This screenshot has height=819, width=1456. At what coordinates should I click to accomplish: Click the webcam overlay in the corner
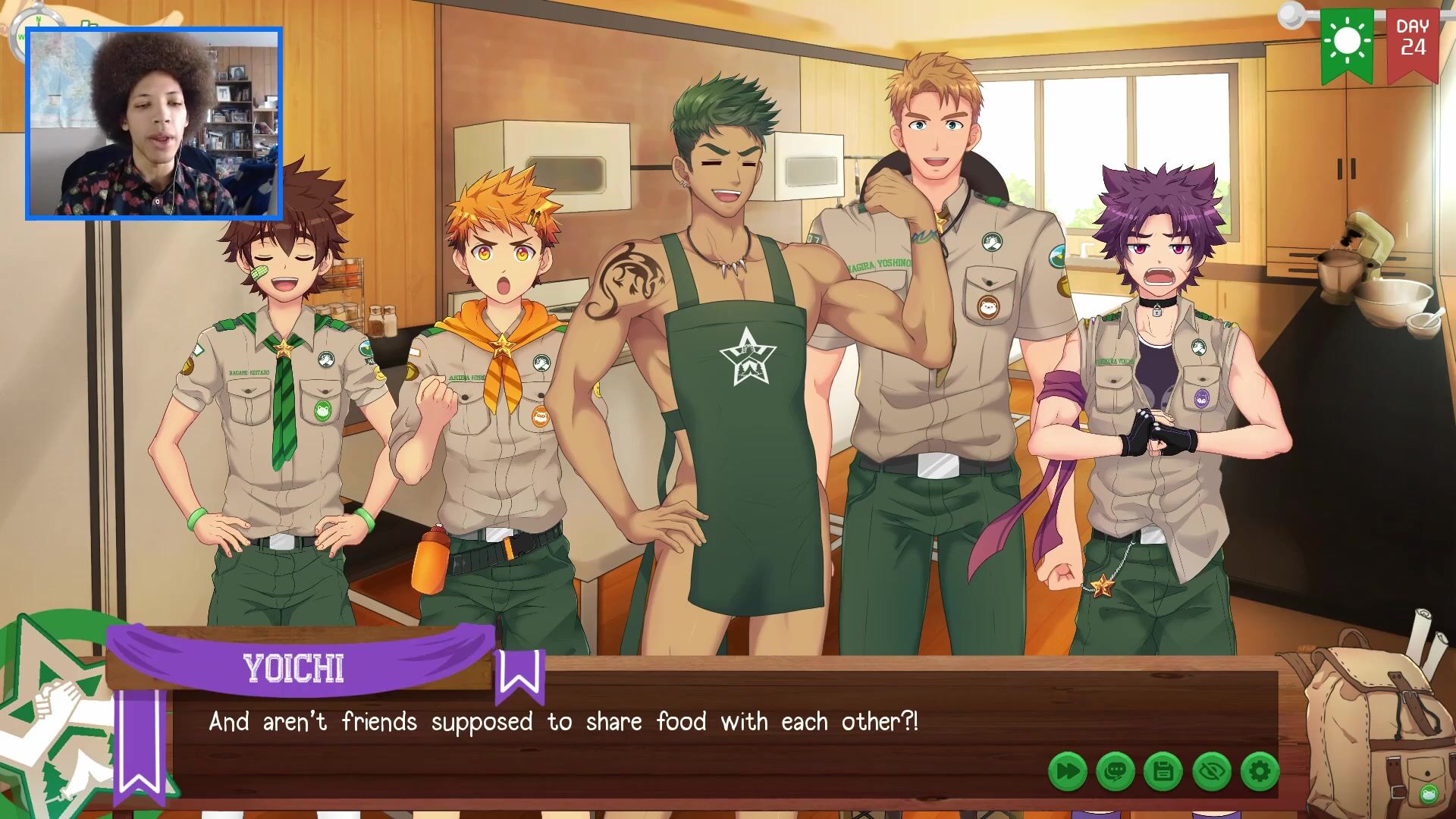(x=154, y=124)
